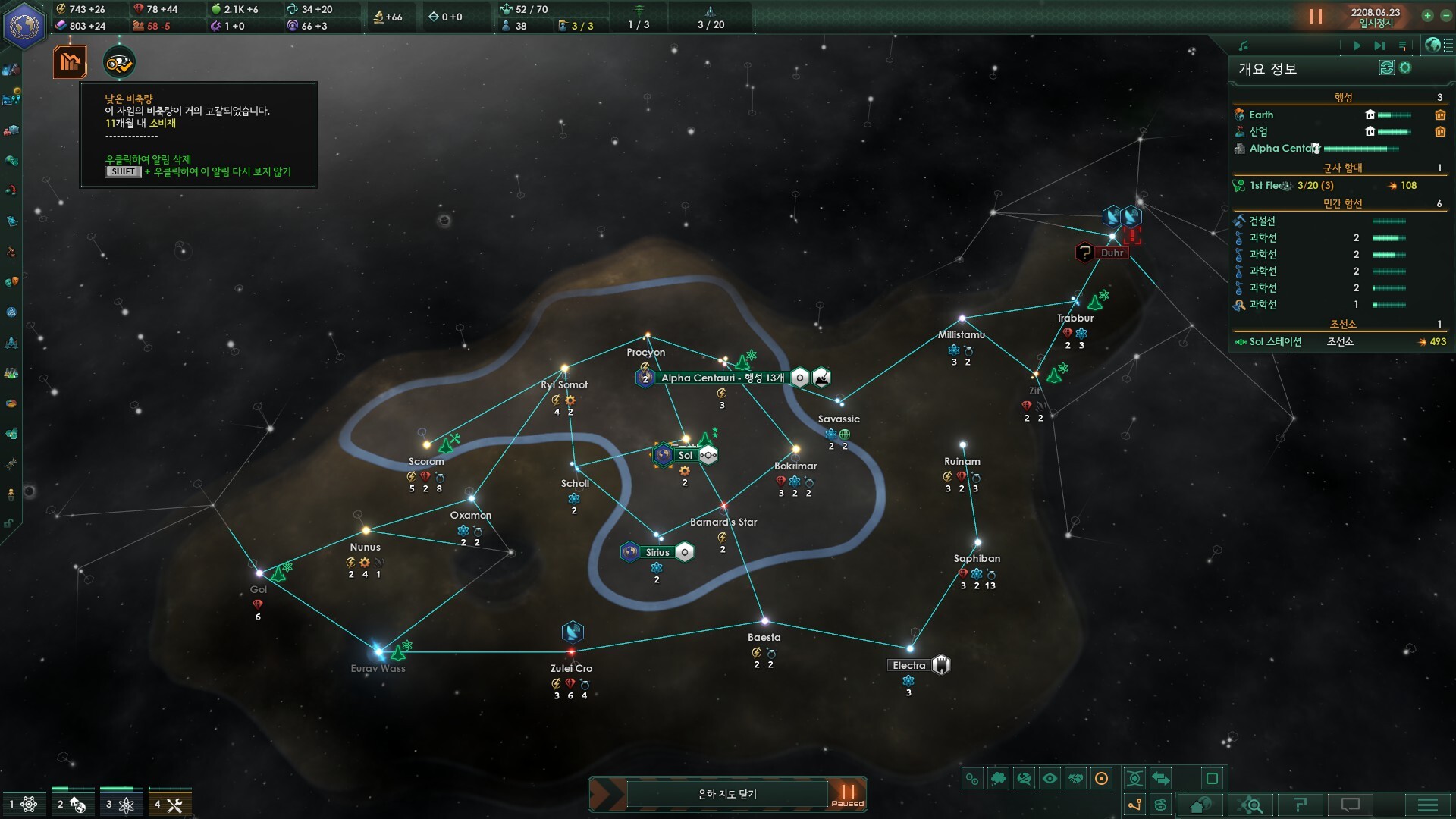The image size is (1456, 819).
Task: Click the low stockpile alert icon
Action: (x=70, y=62)
